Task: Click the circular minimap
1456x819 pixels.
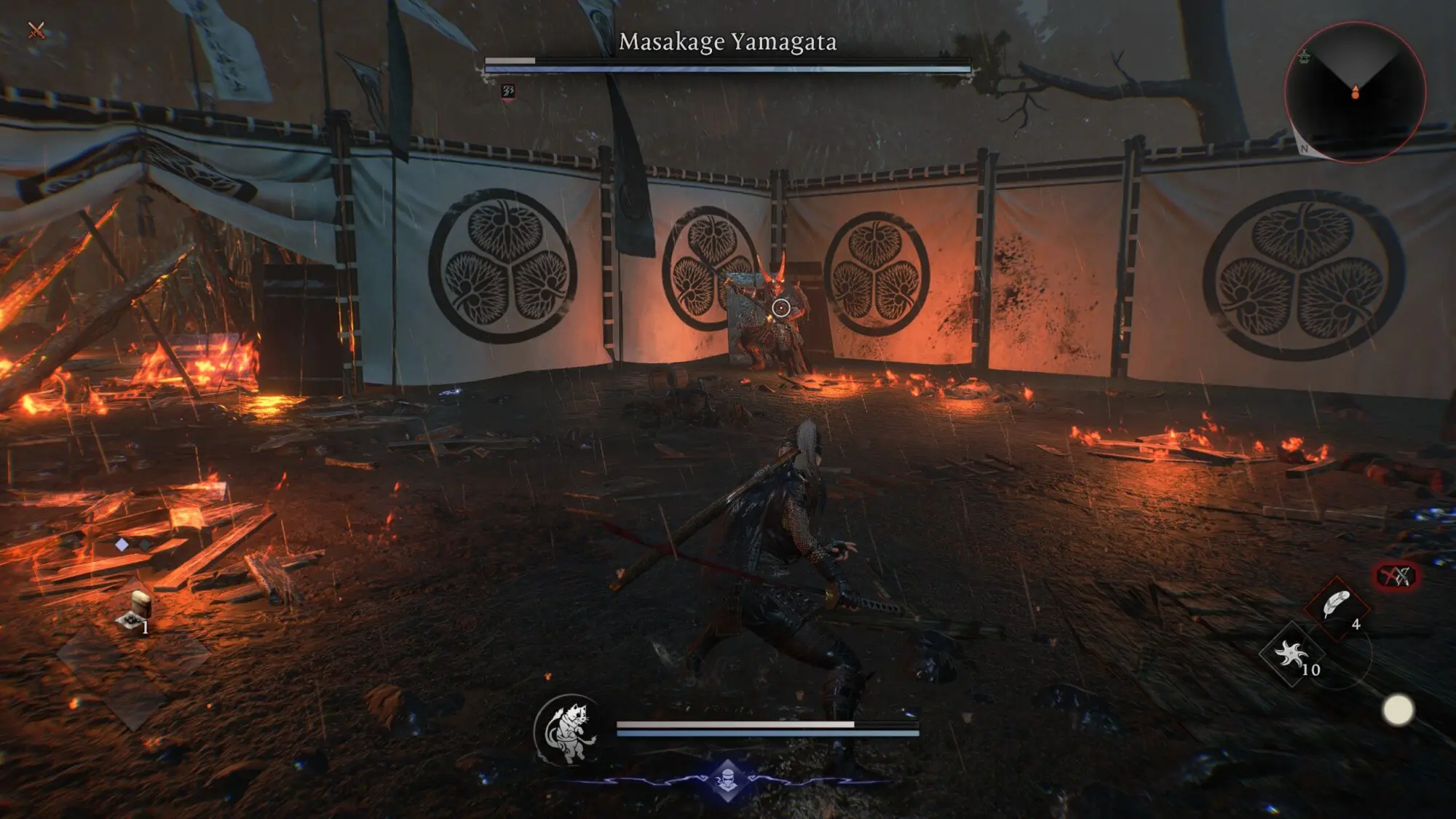Action: pos(1355,92)
